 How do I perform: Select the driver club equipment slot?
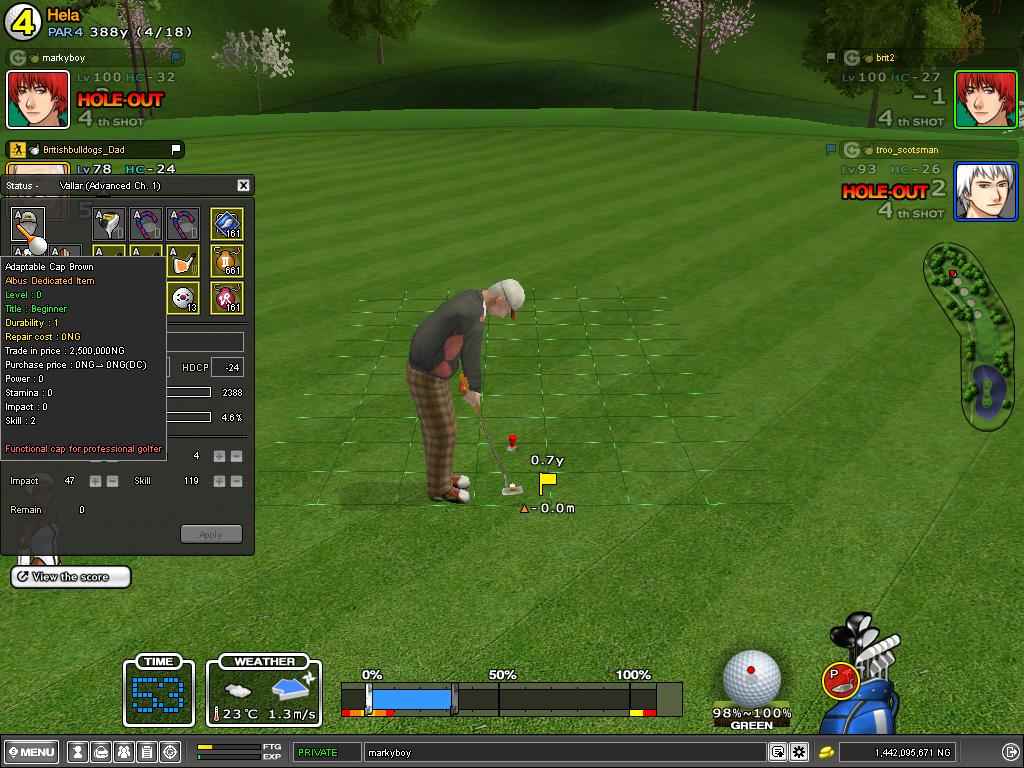point(110,224)
